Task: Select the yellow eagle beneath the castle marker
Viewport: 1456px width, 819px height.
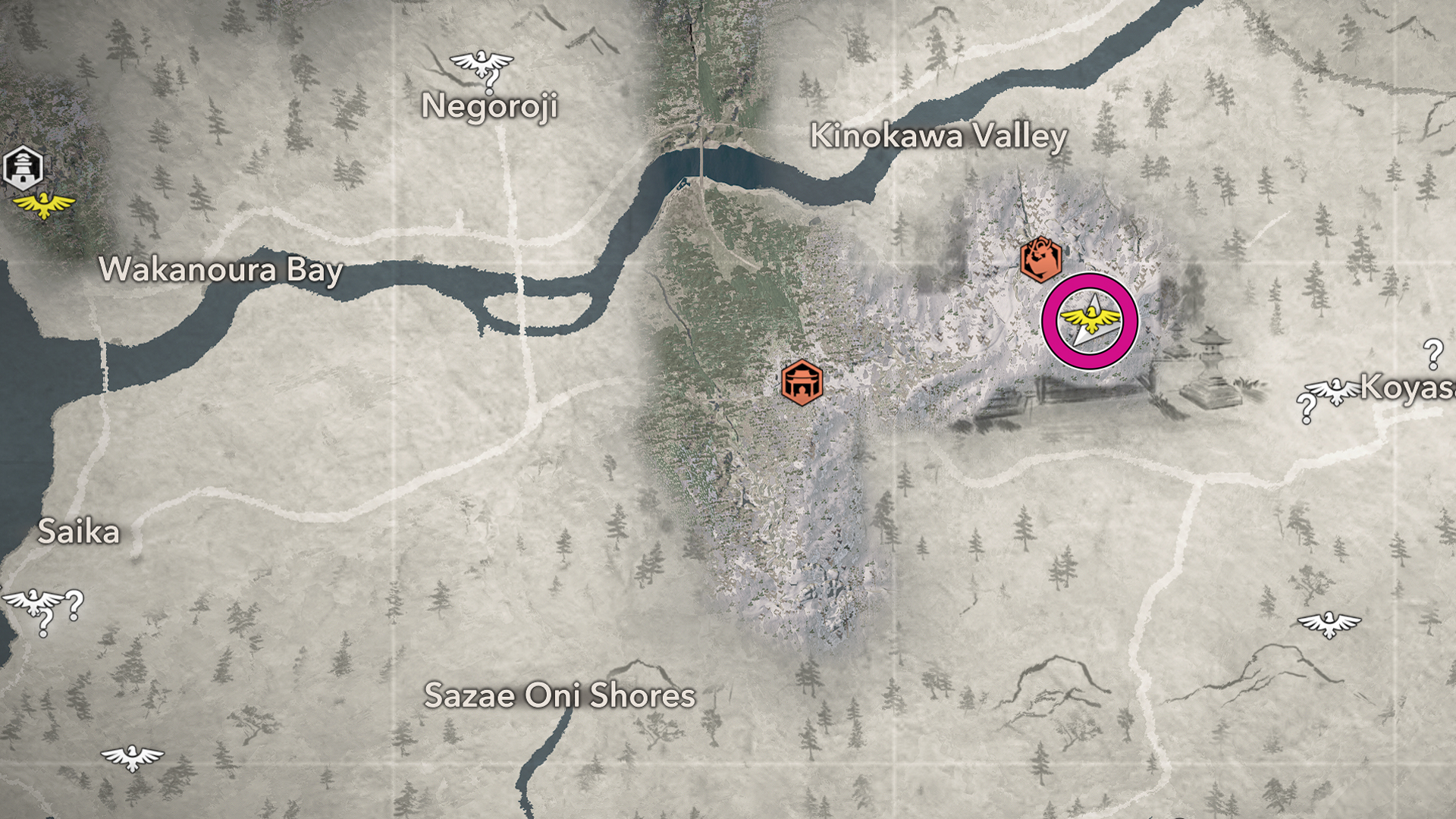Action: click(45, 204)
